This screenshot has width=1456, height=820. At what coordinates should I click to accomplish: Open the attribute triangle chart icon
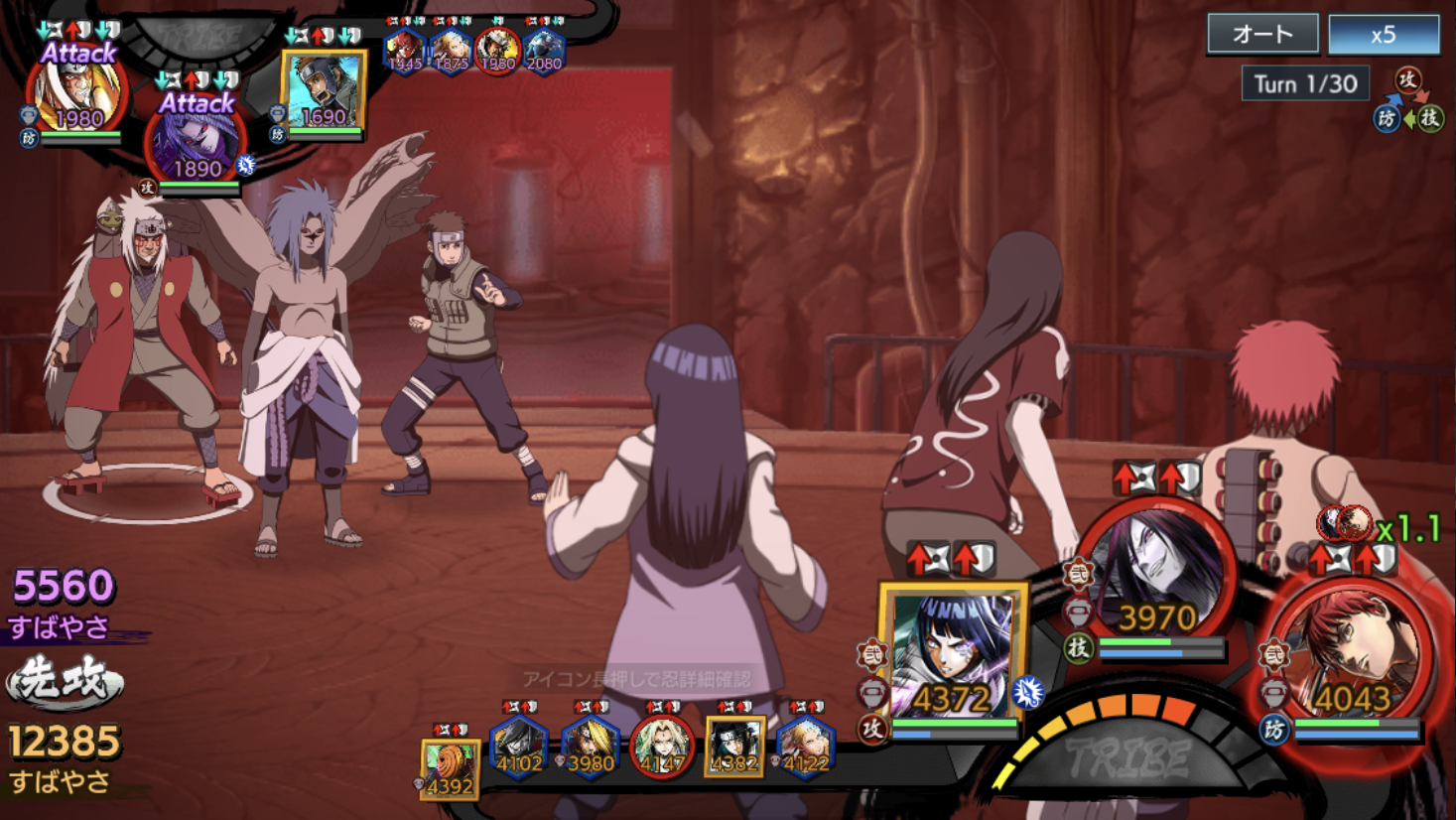point(1408,101)
